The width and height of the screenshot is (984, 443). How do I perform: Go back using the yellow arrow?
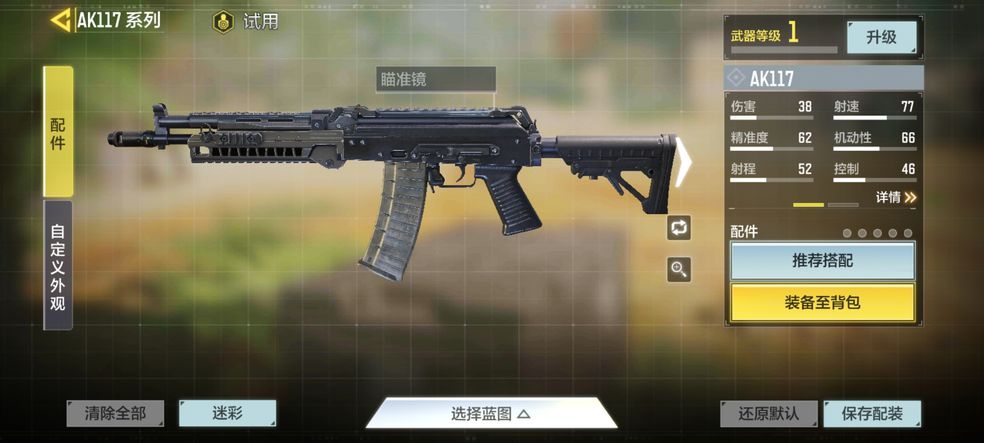point(61,20)
